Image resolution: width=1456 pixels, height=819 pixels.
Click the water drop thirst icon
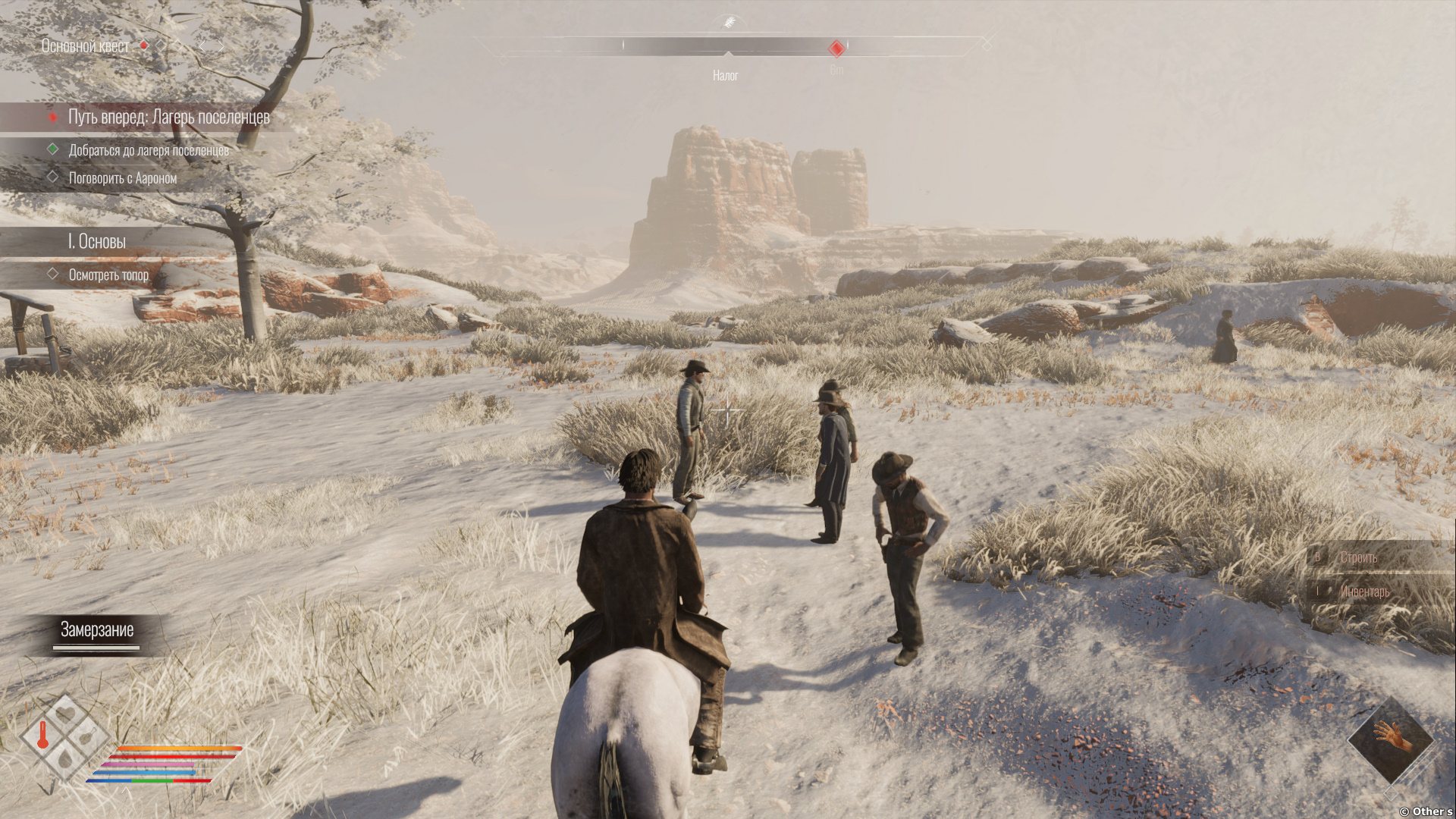pos(66,758)
